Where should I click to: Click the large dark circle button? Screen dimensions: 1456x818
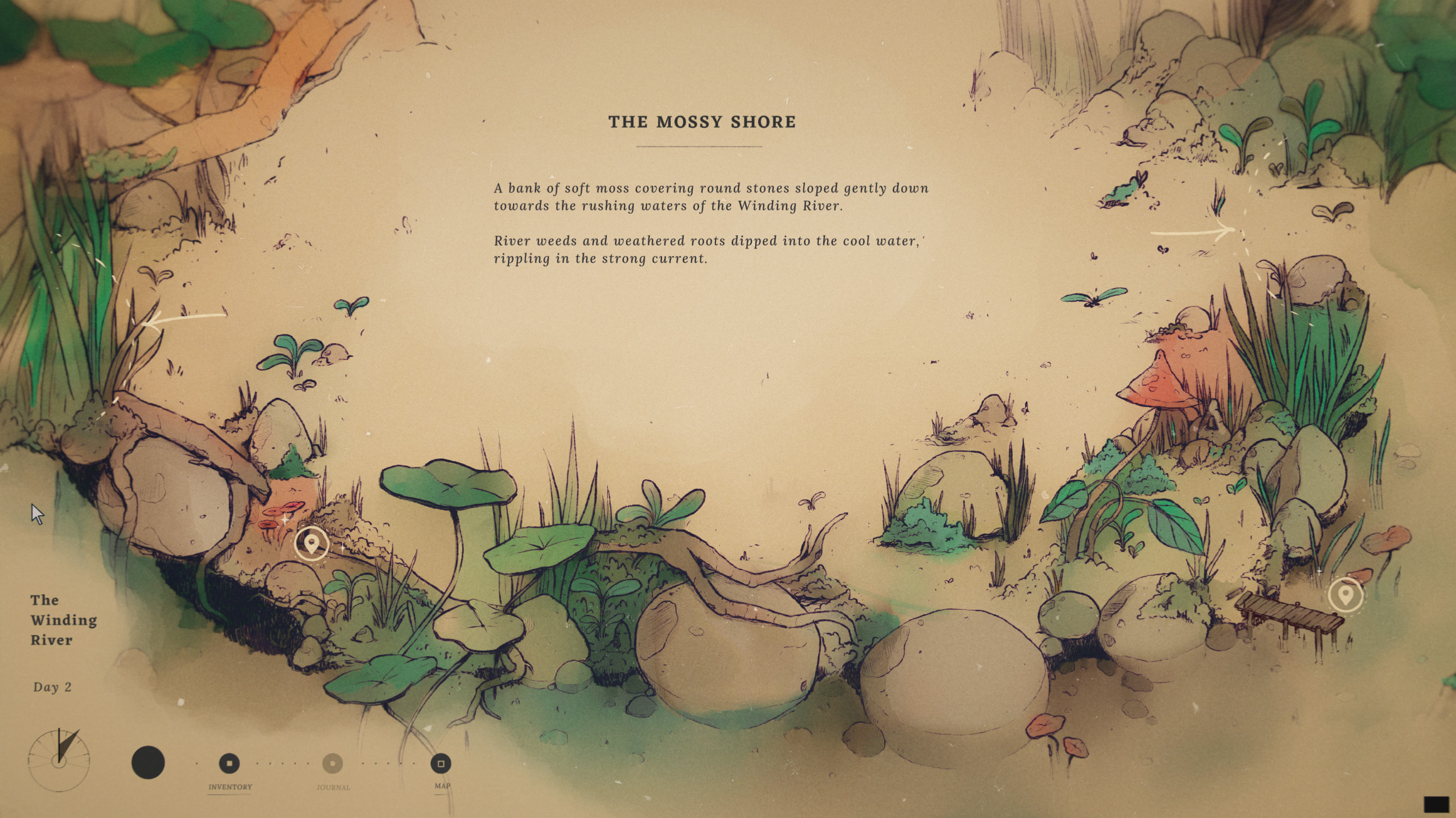148,763
